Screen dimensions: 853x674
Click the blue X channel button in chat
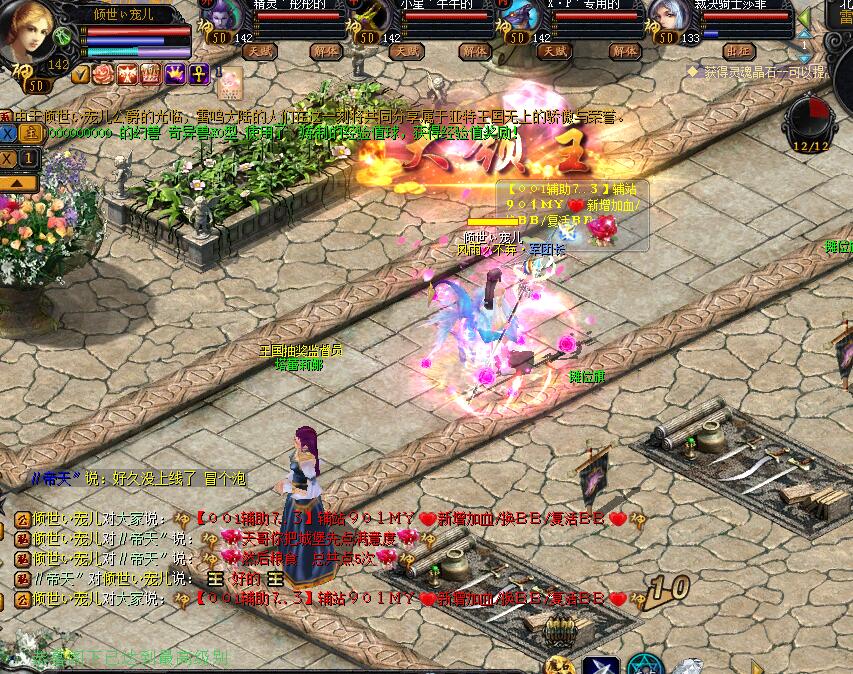coord(8,131)
